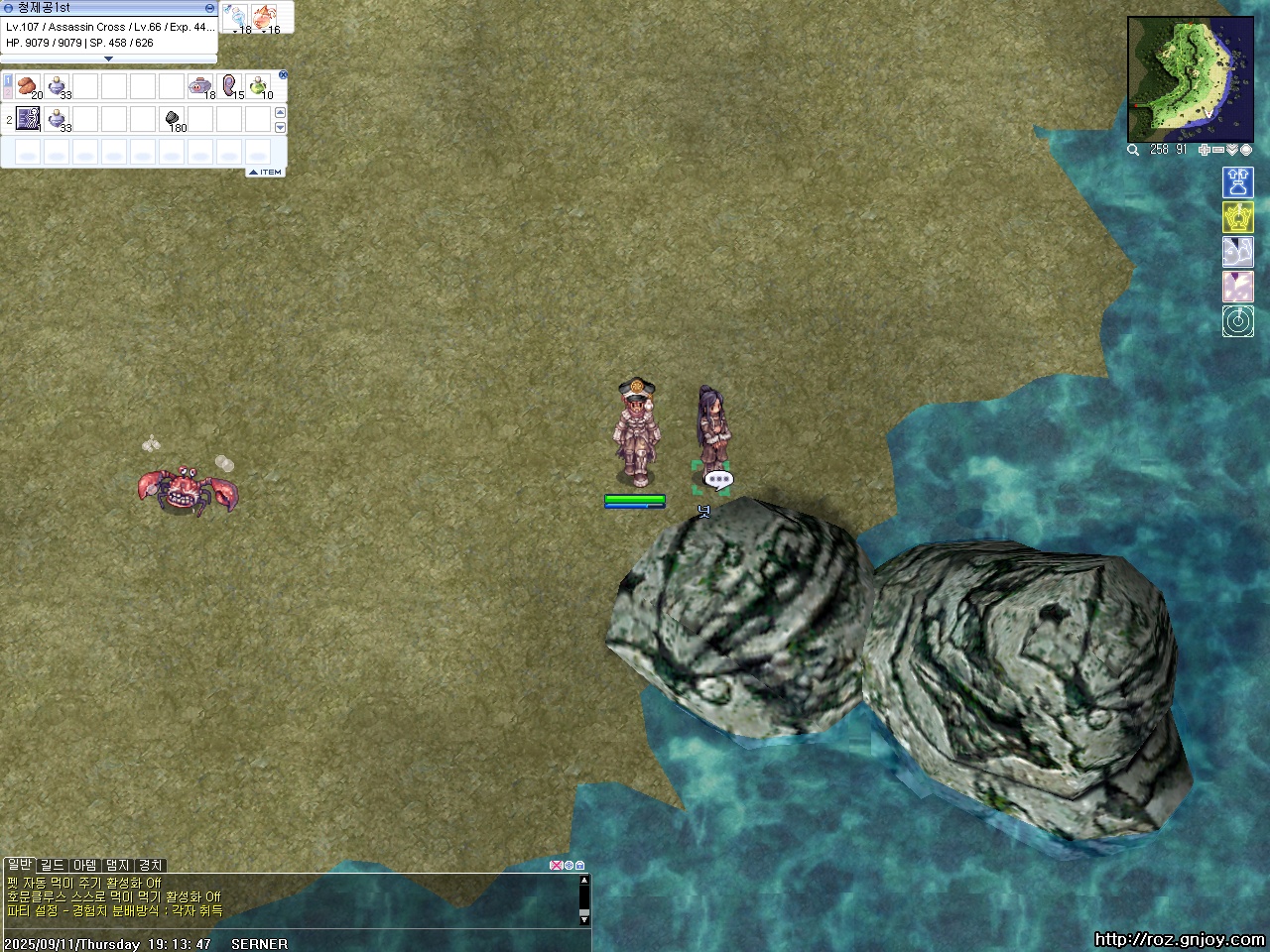Activate the skill icon in hotbar row 2
The image size is (1270, 952).
tap(29, 119)
